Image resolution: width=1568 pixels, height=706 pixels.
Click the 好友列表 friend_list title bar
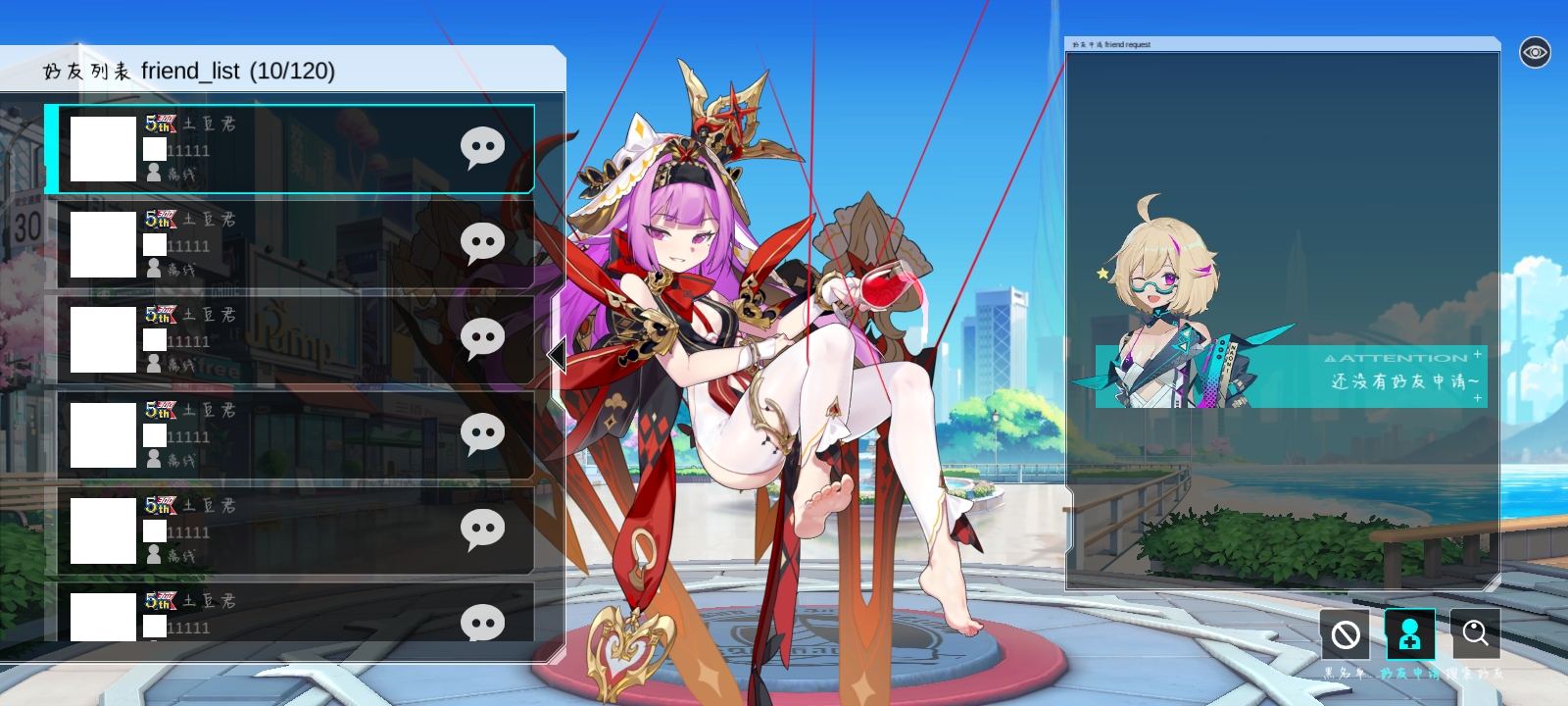188,71
